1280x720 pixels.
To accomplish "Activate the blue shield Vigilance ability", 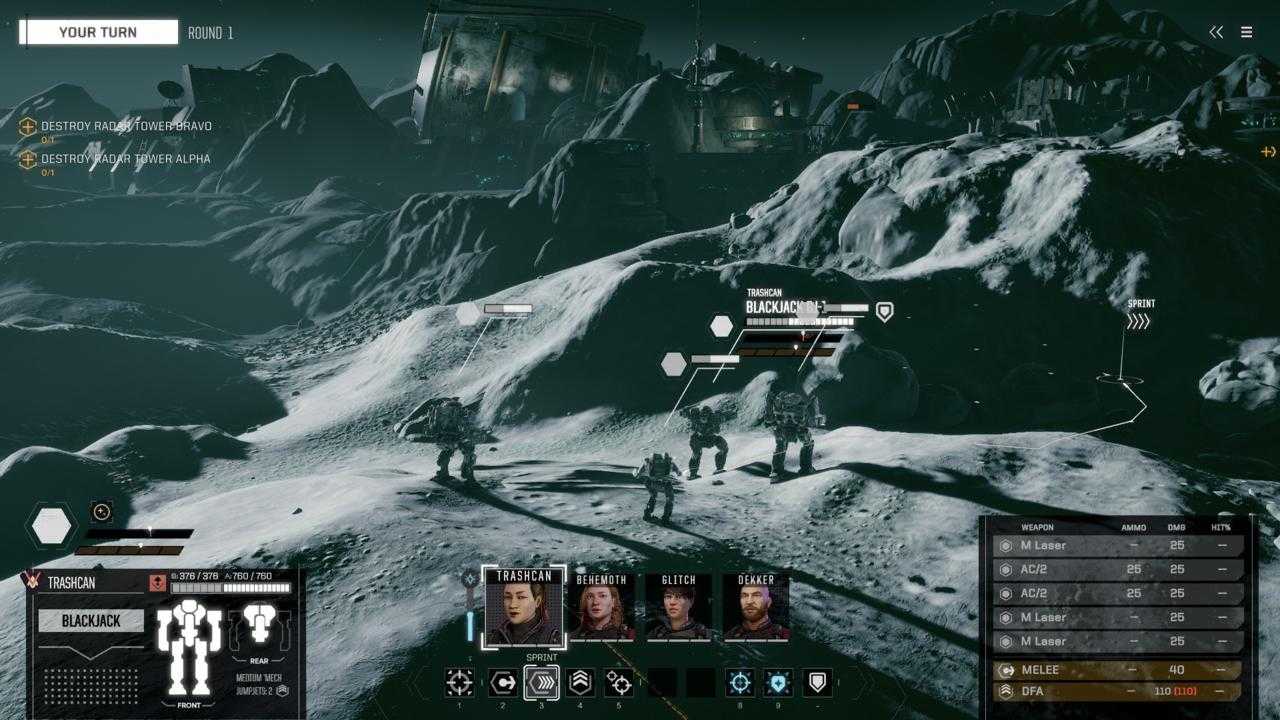I will [778, 683].
